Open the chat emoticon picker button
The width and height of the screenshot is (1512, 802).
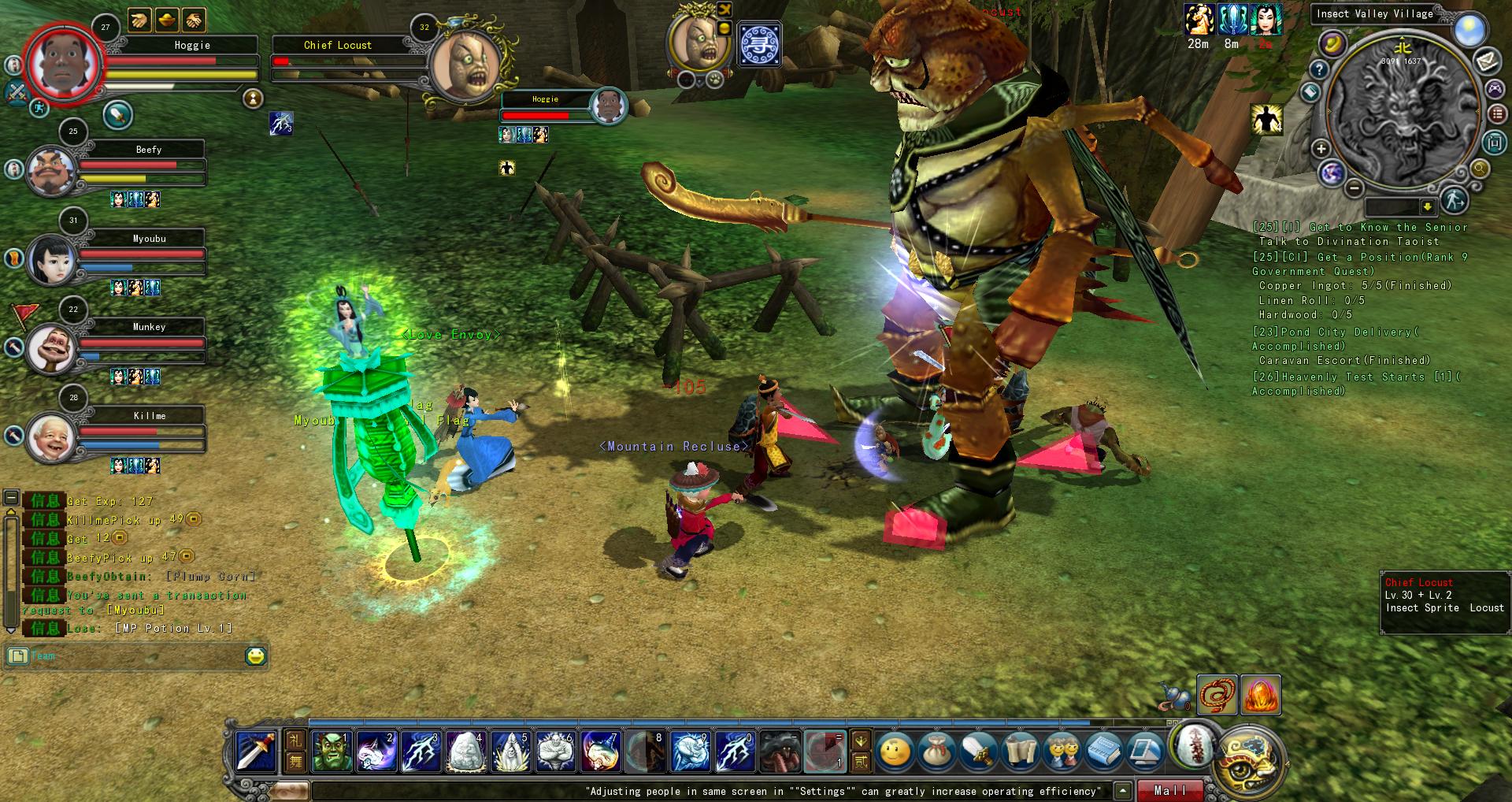255,655
